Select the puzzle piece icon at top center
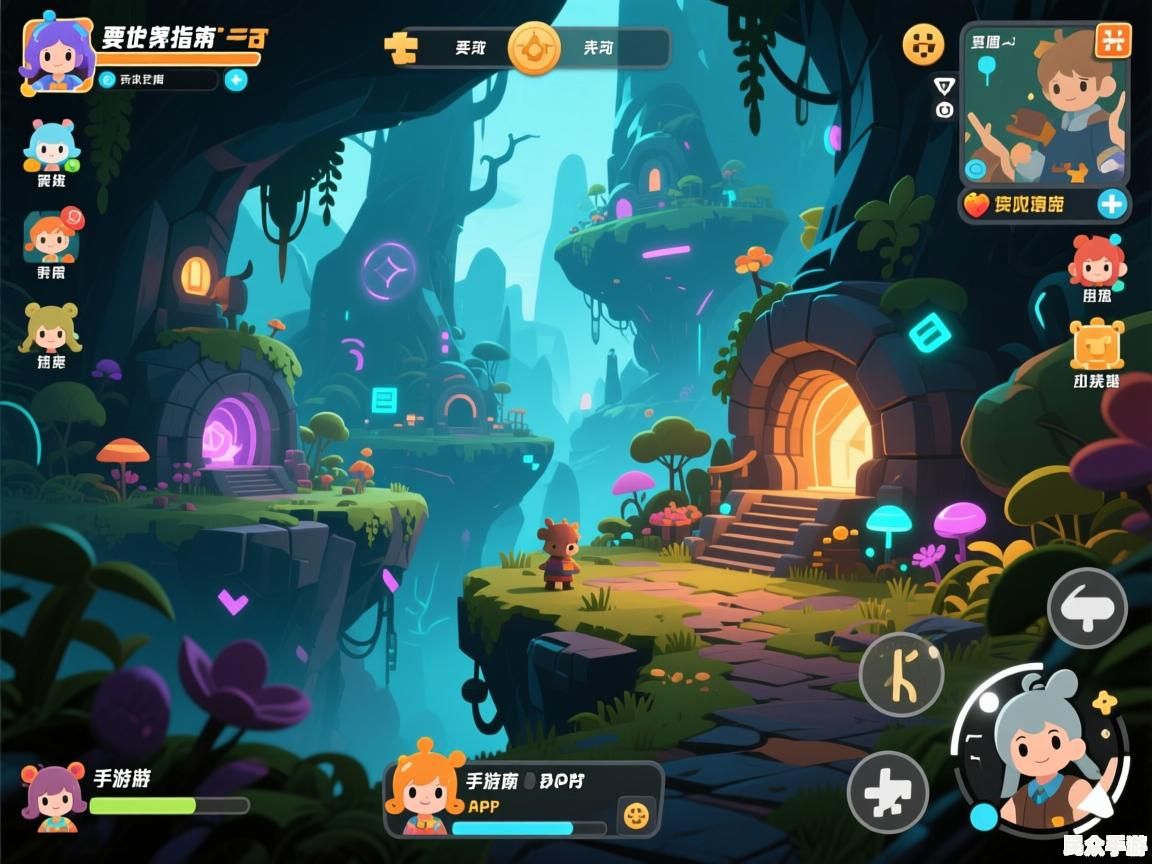 (401, 47)
